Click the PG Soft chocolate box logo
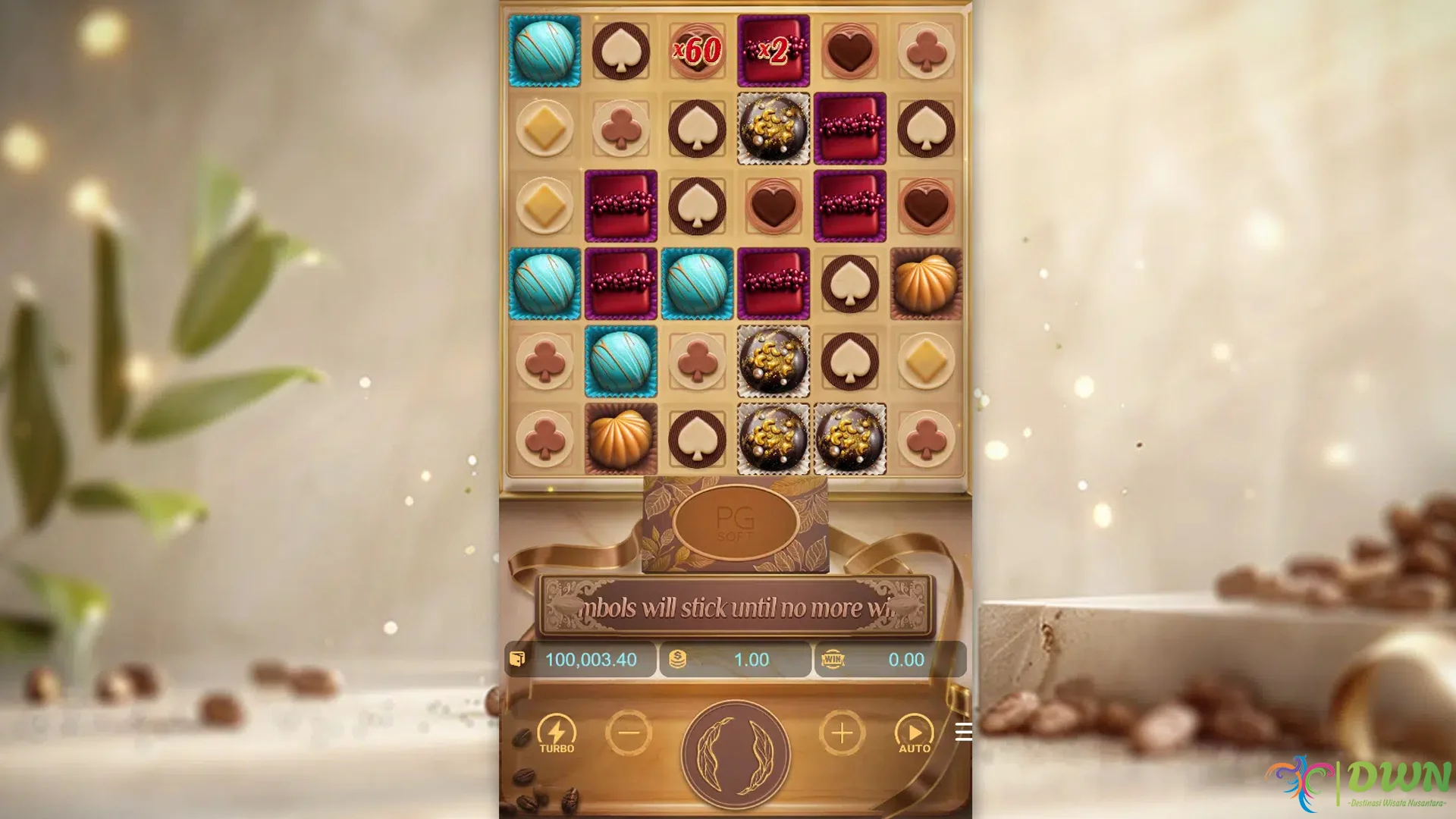Screen dimensions: 1456x819 [734, 524]
